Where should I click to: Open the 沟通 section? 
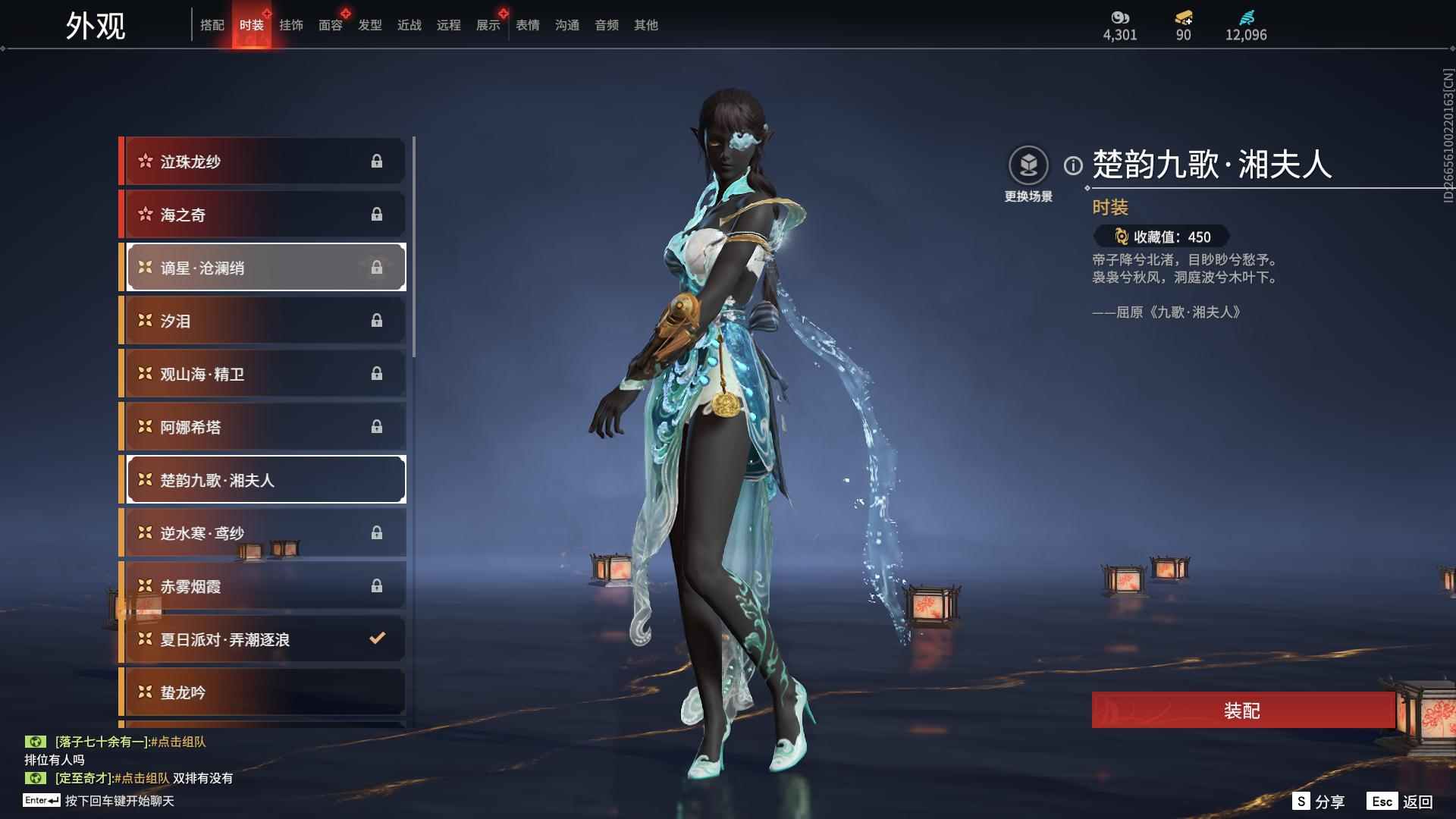click(566, 25)
